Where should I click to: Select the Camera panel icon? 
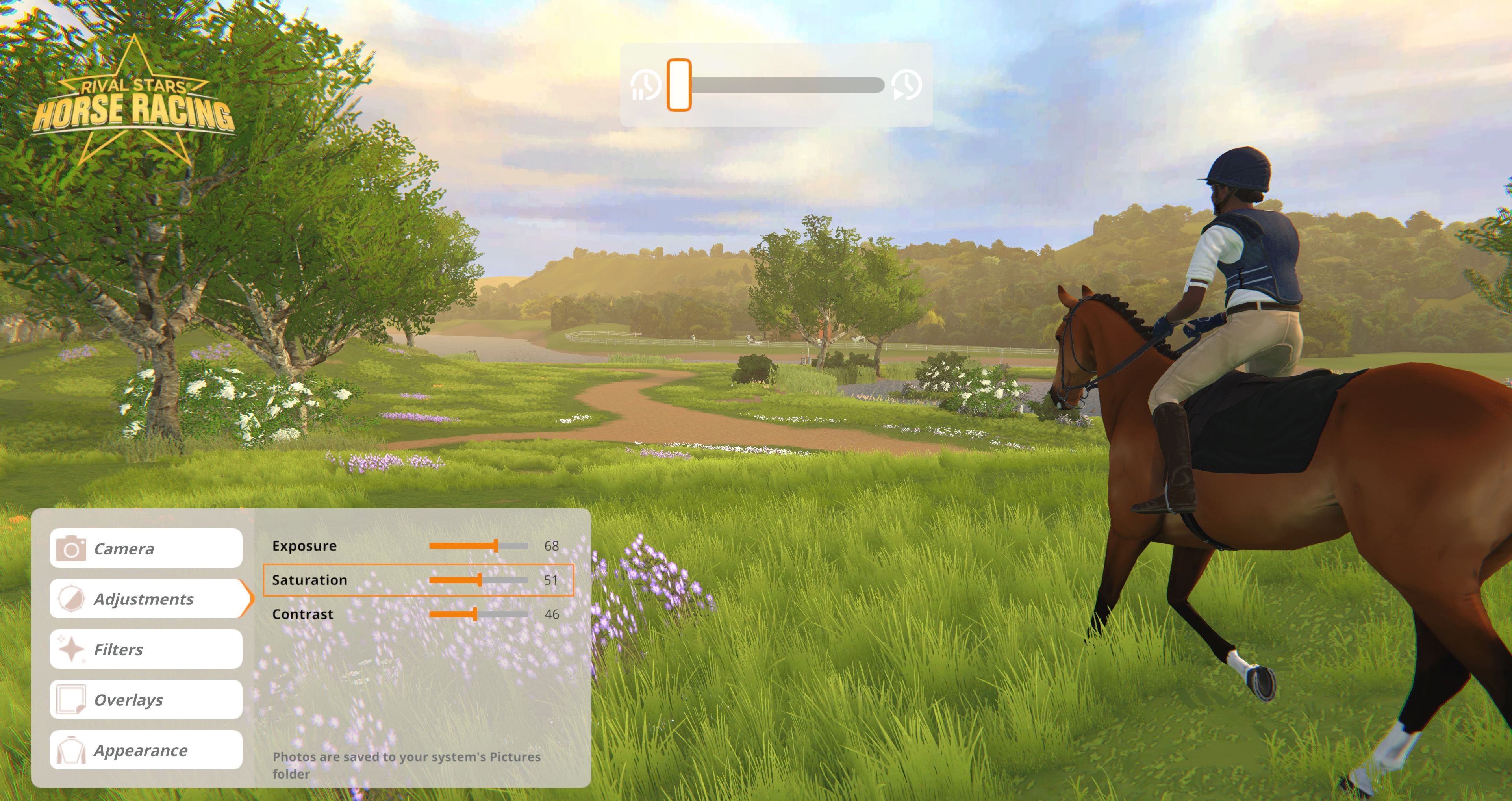(x=72, y=548)
